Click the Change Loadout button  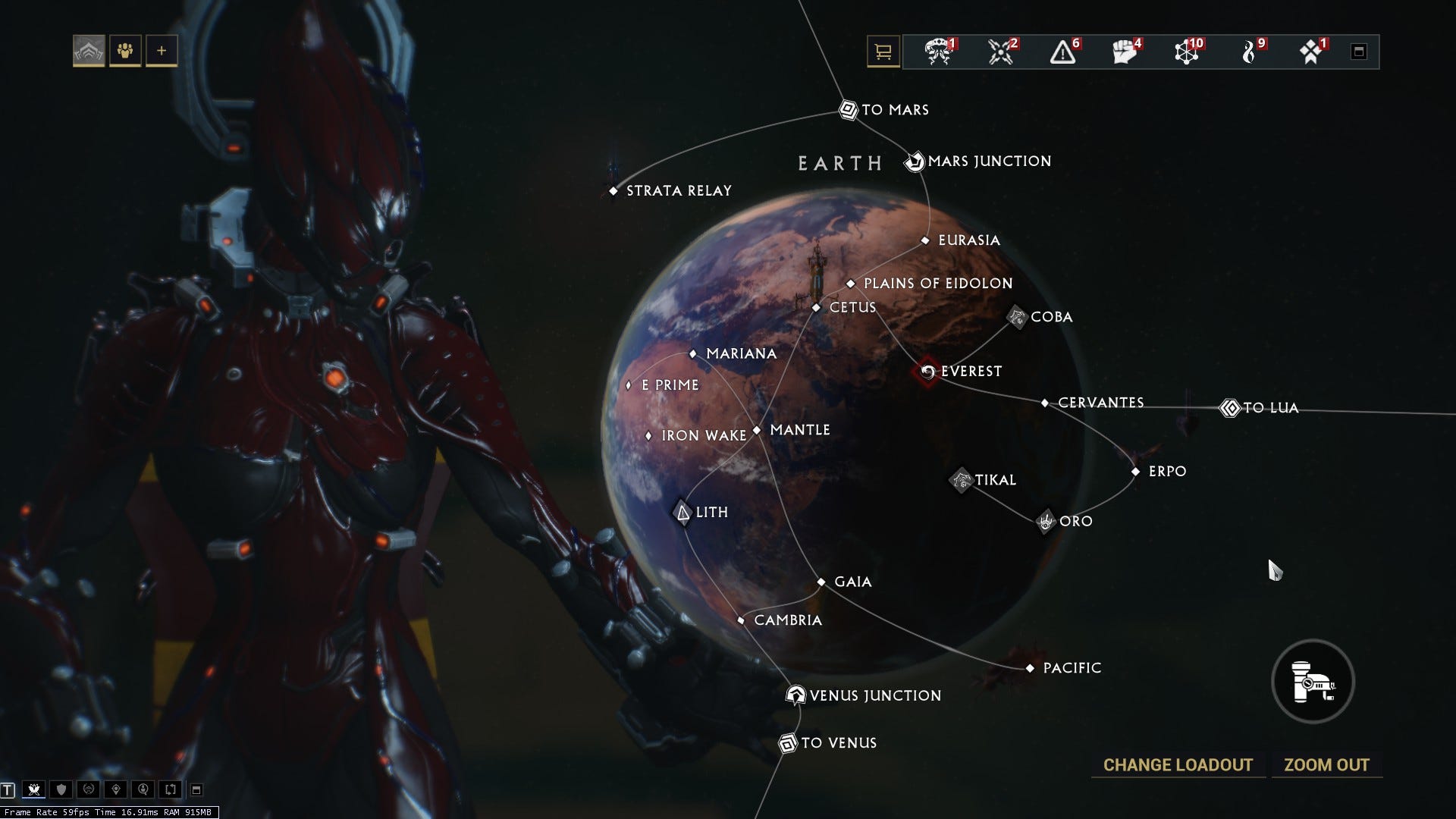tap(1177, 764)
